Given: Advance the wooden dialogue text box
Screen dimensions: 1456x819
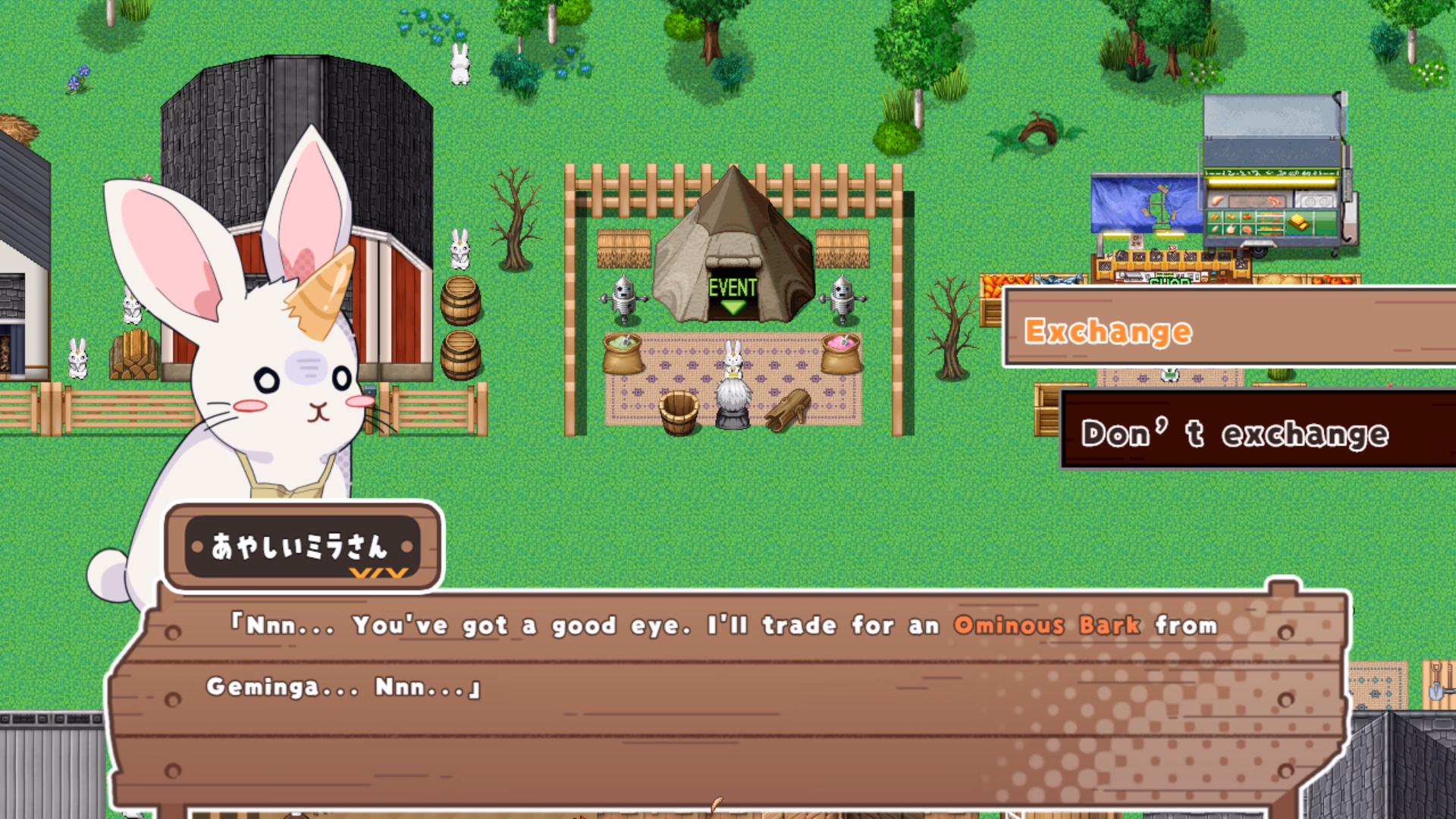Looking at the screenshot, I should (728, 696).
